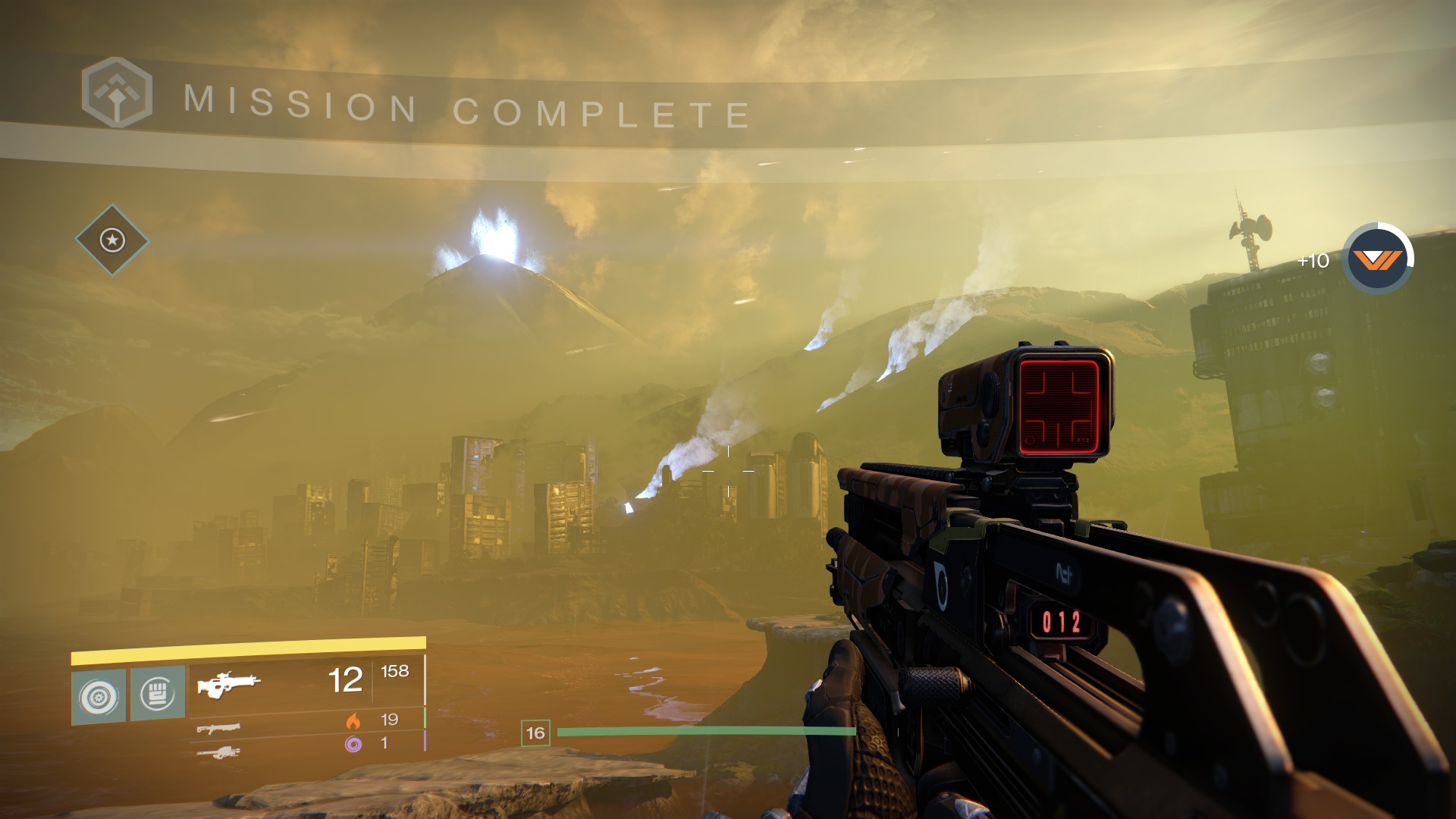1456x819 pixels.
Task: Open the star objective diamond marker
Action: (x=113, y=240)
